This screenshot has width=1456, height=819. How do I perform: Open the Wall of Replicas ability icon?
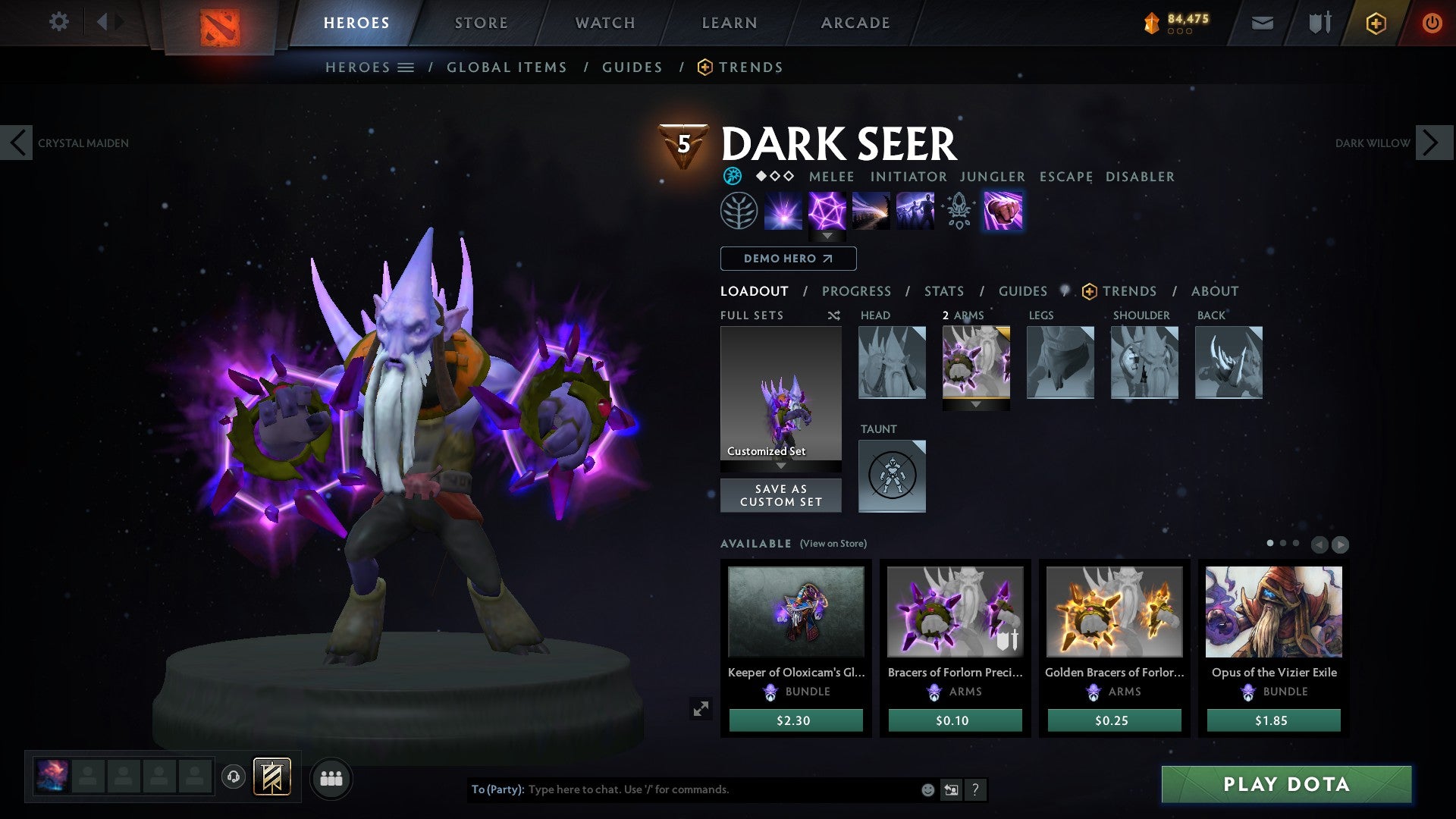click(x=914, y=211)
